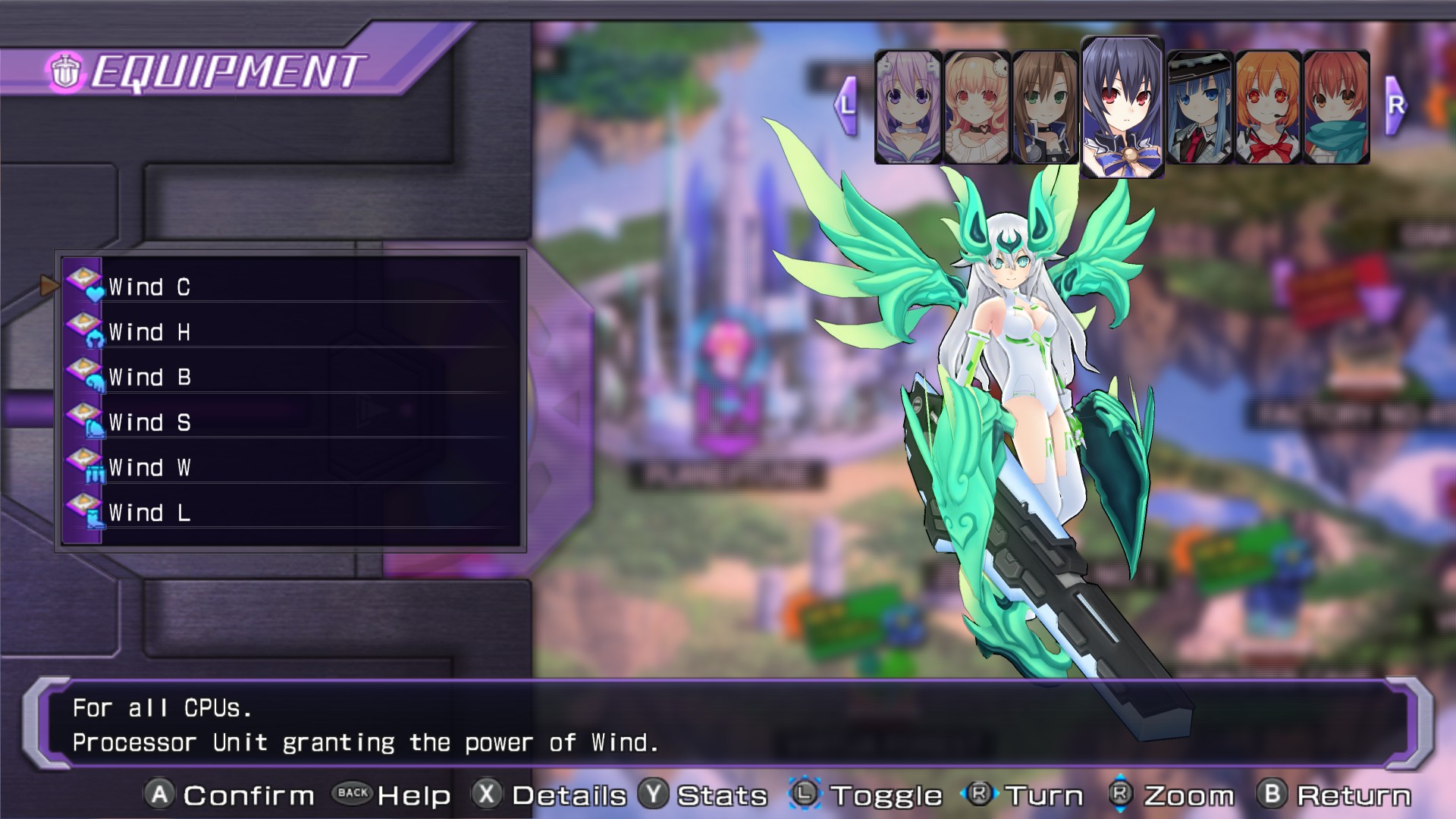Image resolution: width=1456 pixels, height=819 pixels.
Task: Select the character wearing a teal scarf
Action: click(x=1335, y=107)
